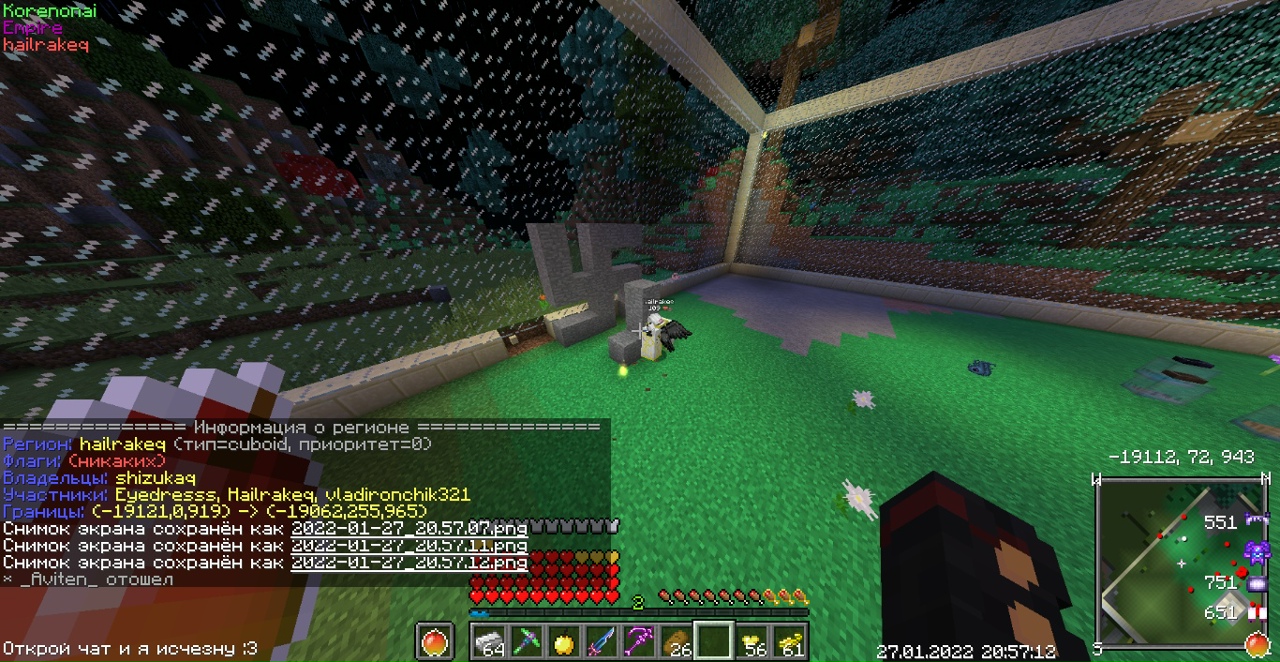Click the apple in the offhand slot
Screen dimensions: 1280x662
click(434, 642)
